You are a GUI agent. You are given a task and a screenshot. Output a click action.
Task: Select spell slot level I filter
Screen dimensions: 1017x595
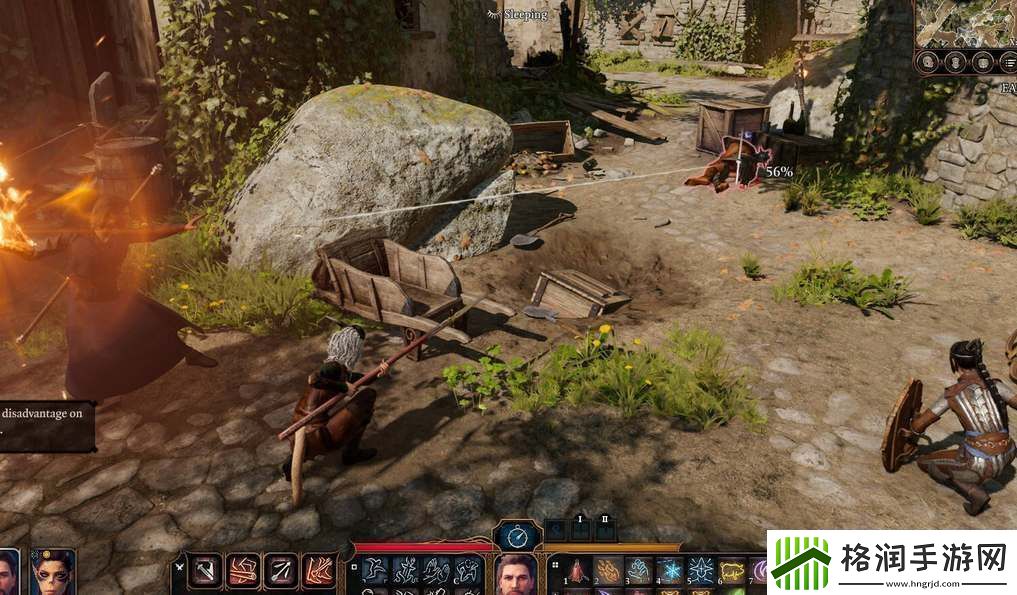click(580, 525)
